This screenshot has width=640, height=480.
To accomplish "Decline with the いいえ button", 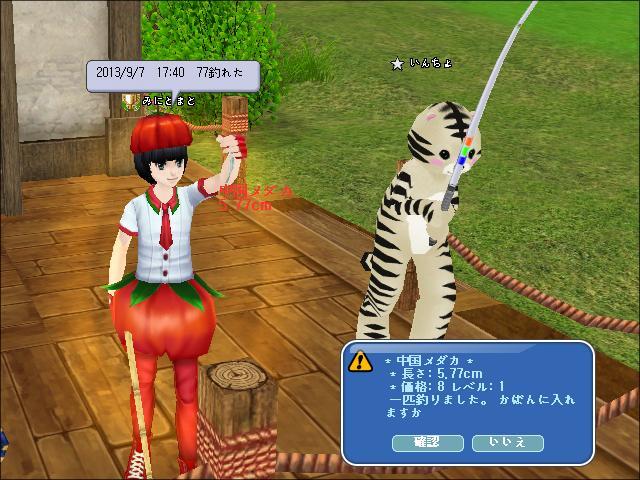I will (x=507, y=442).
